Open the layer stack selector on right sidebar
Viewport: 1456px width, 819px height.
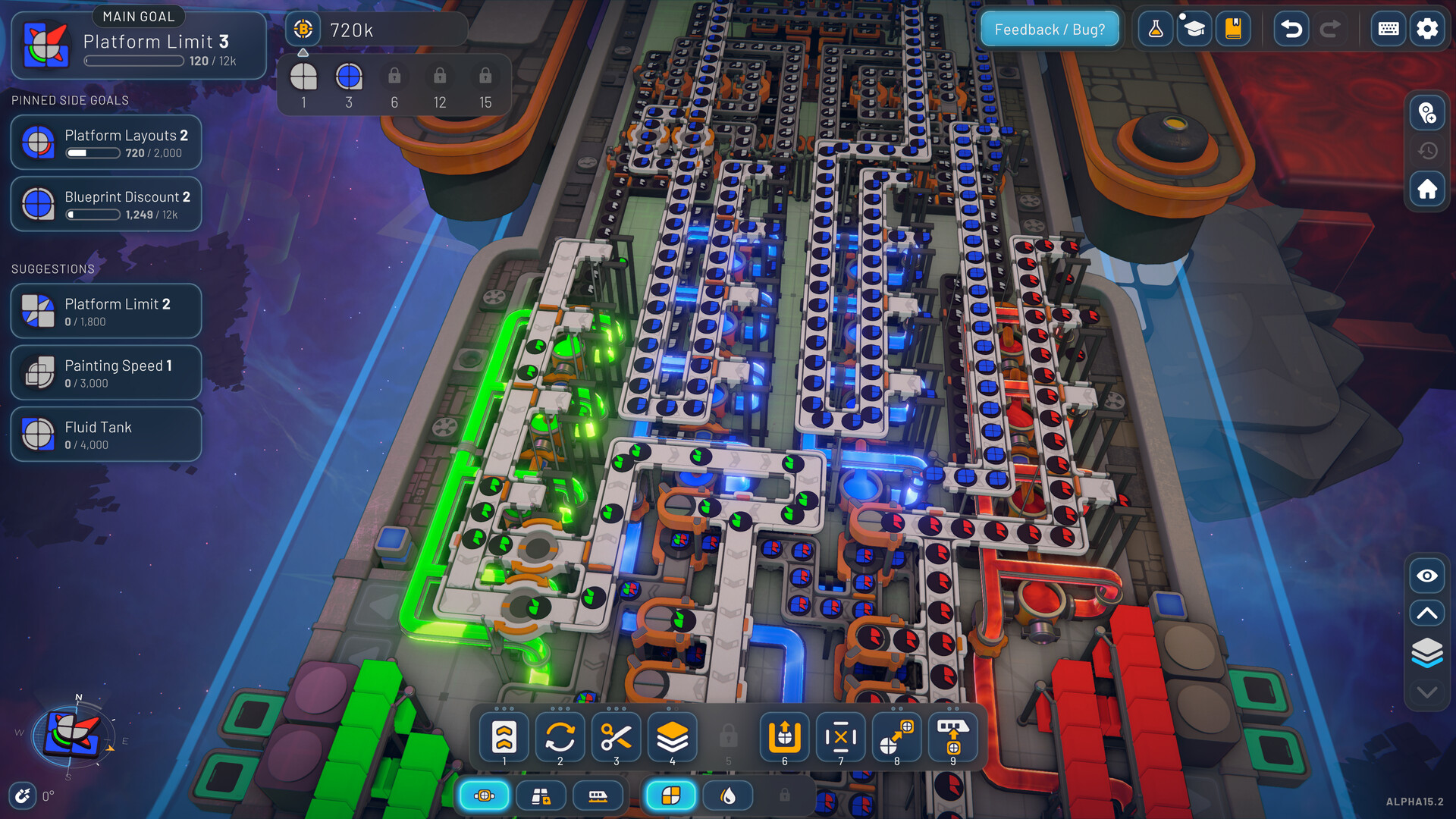[x=1426, y=649]
